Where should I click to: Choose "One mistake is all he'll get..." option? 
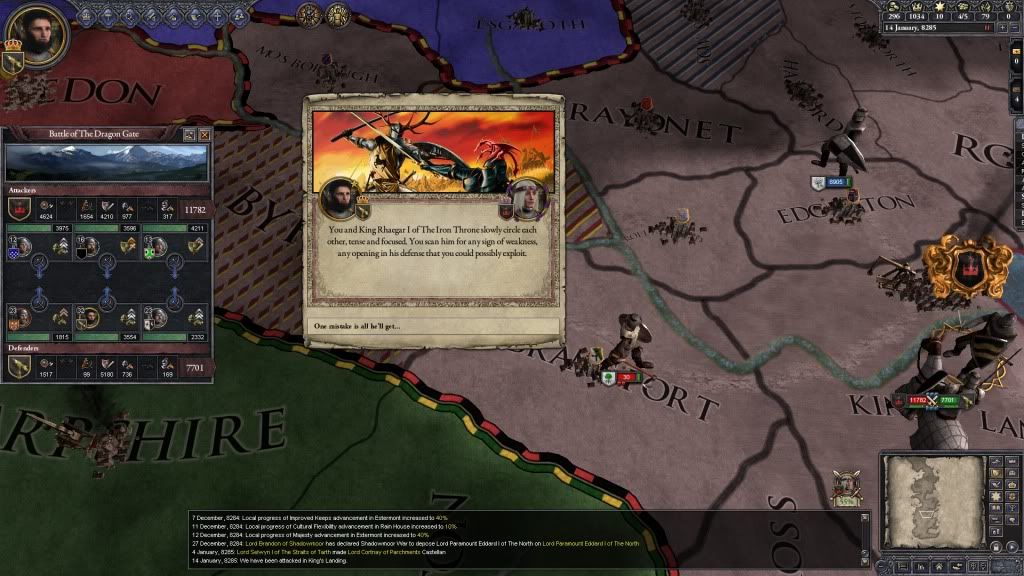pos(434,327)
